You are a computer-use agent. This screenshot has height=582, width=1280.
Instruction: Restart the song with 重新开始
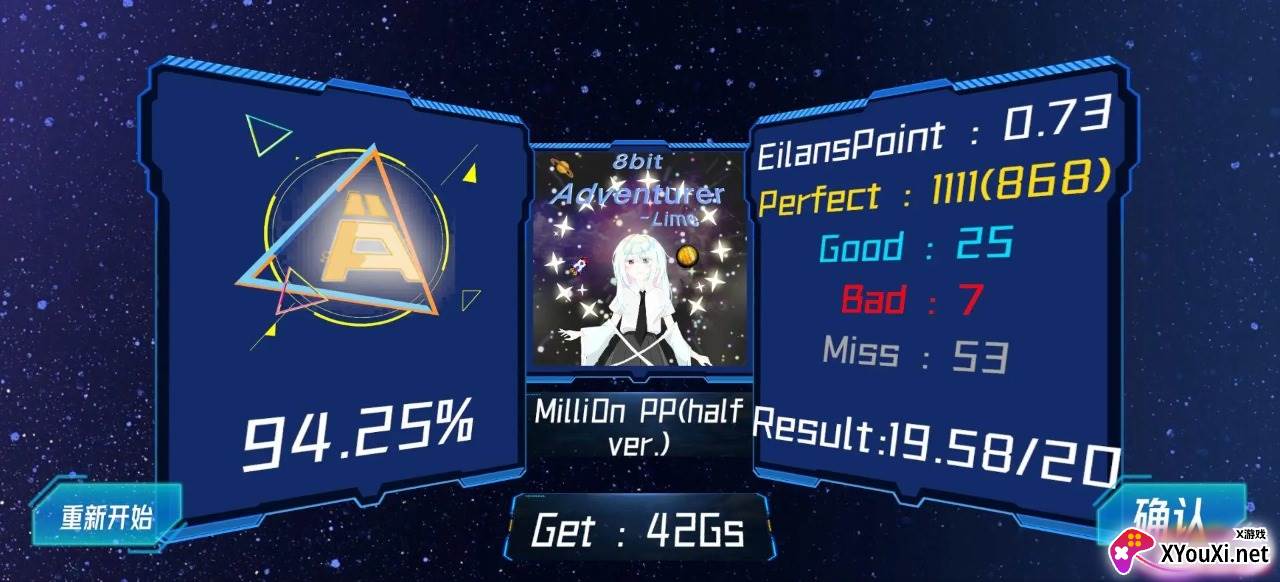106,517
